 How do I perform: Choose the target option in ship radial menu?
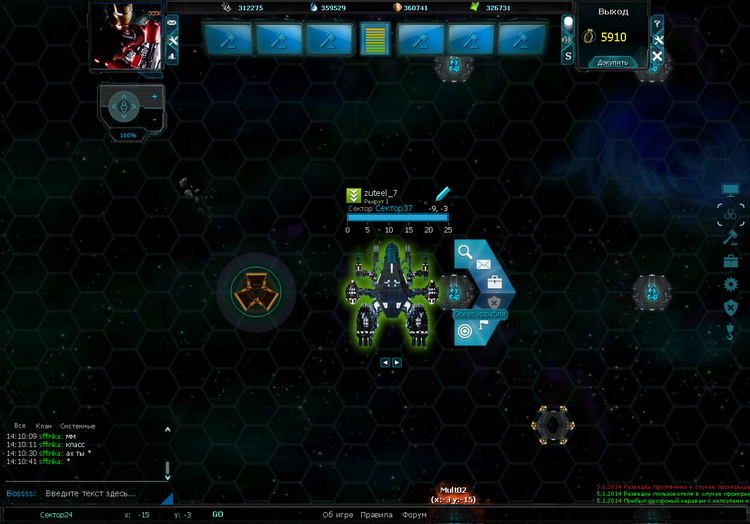(465, 331)
